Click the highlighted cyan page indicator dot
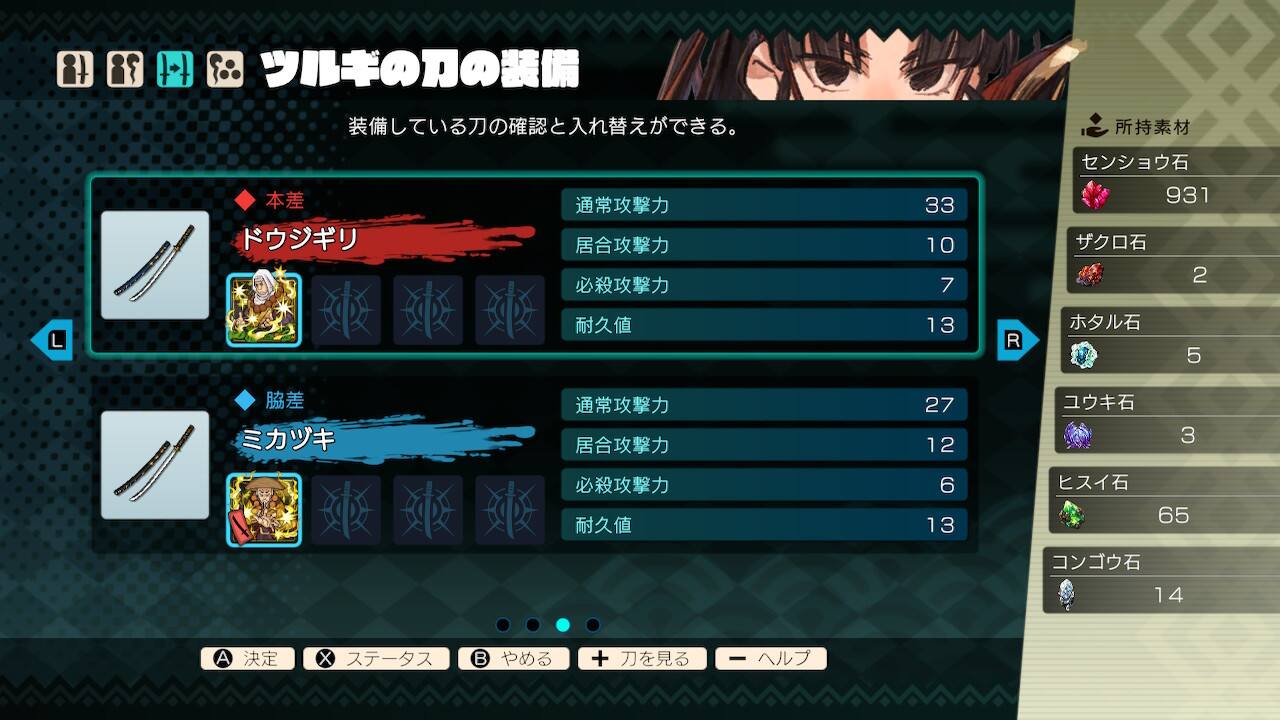Screen dimensions: 1280x720 pos(563,625)
